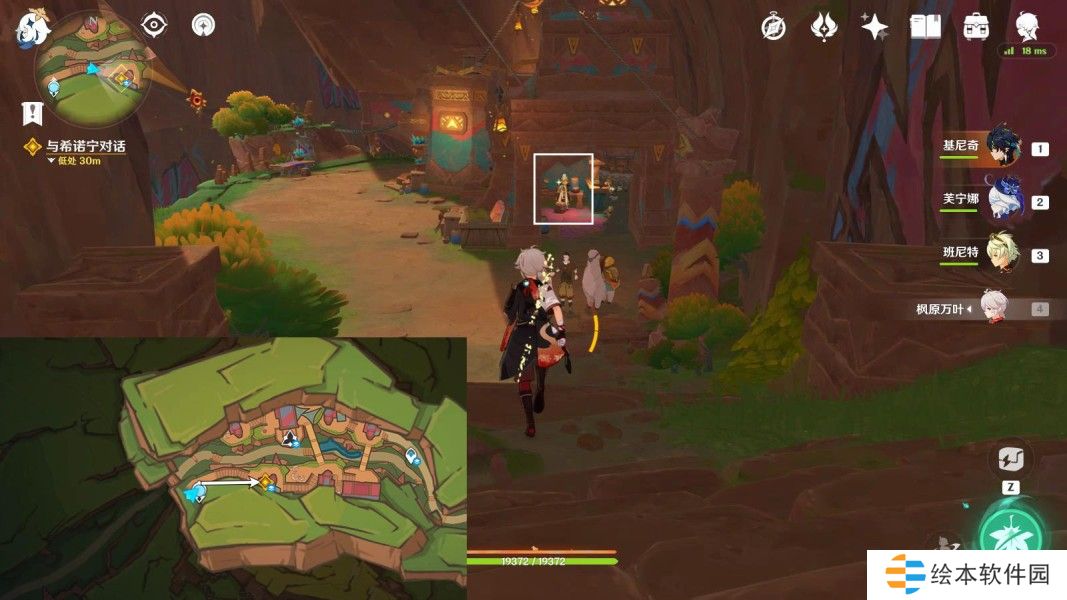
Task: Activate the green Anemo leaf skill
Action: click(x=1012, y=535)
